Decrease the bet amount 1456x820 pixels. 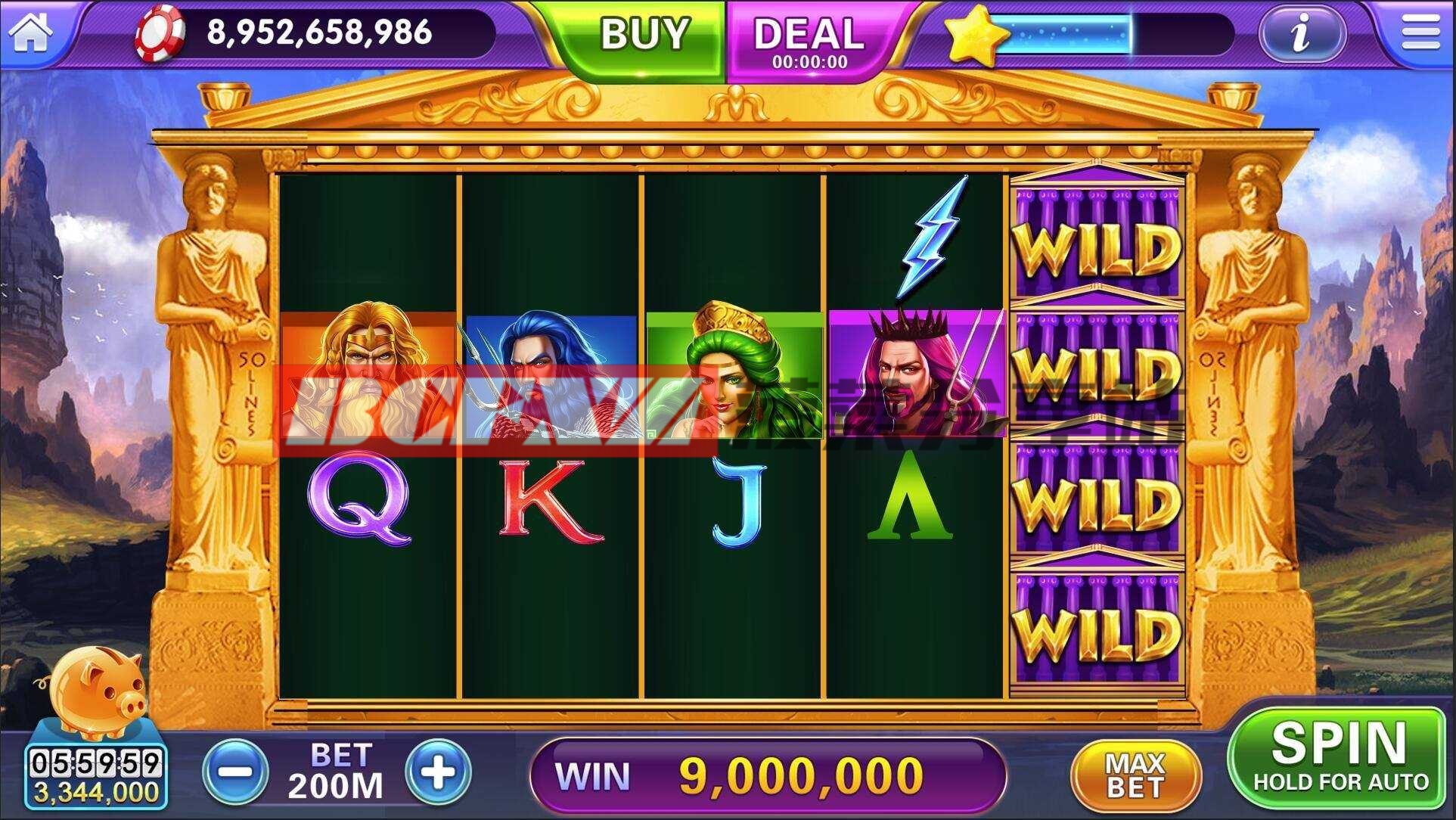pos(236,772)
